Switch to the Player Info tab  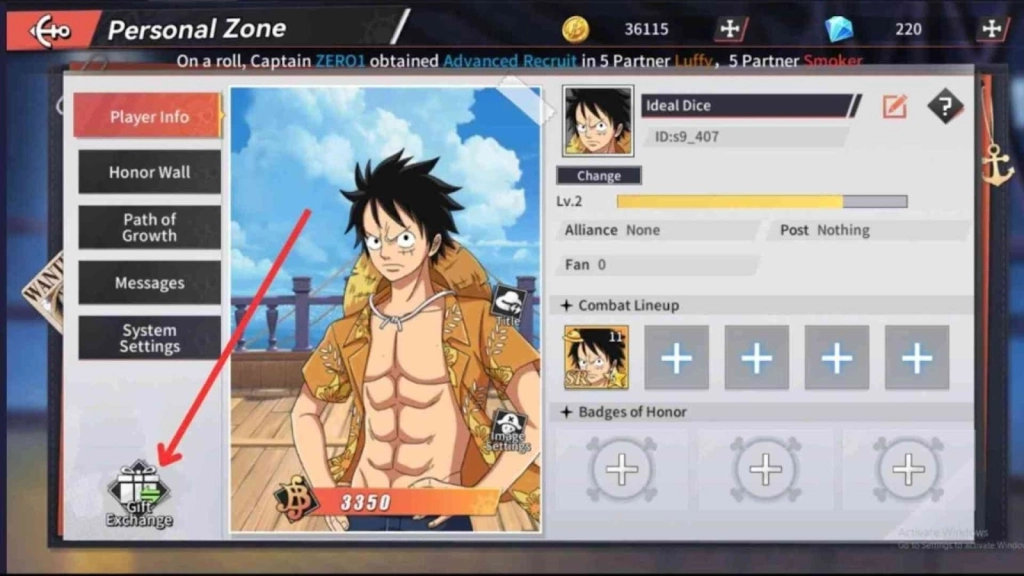pos(148,117)
